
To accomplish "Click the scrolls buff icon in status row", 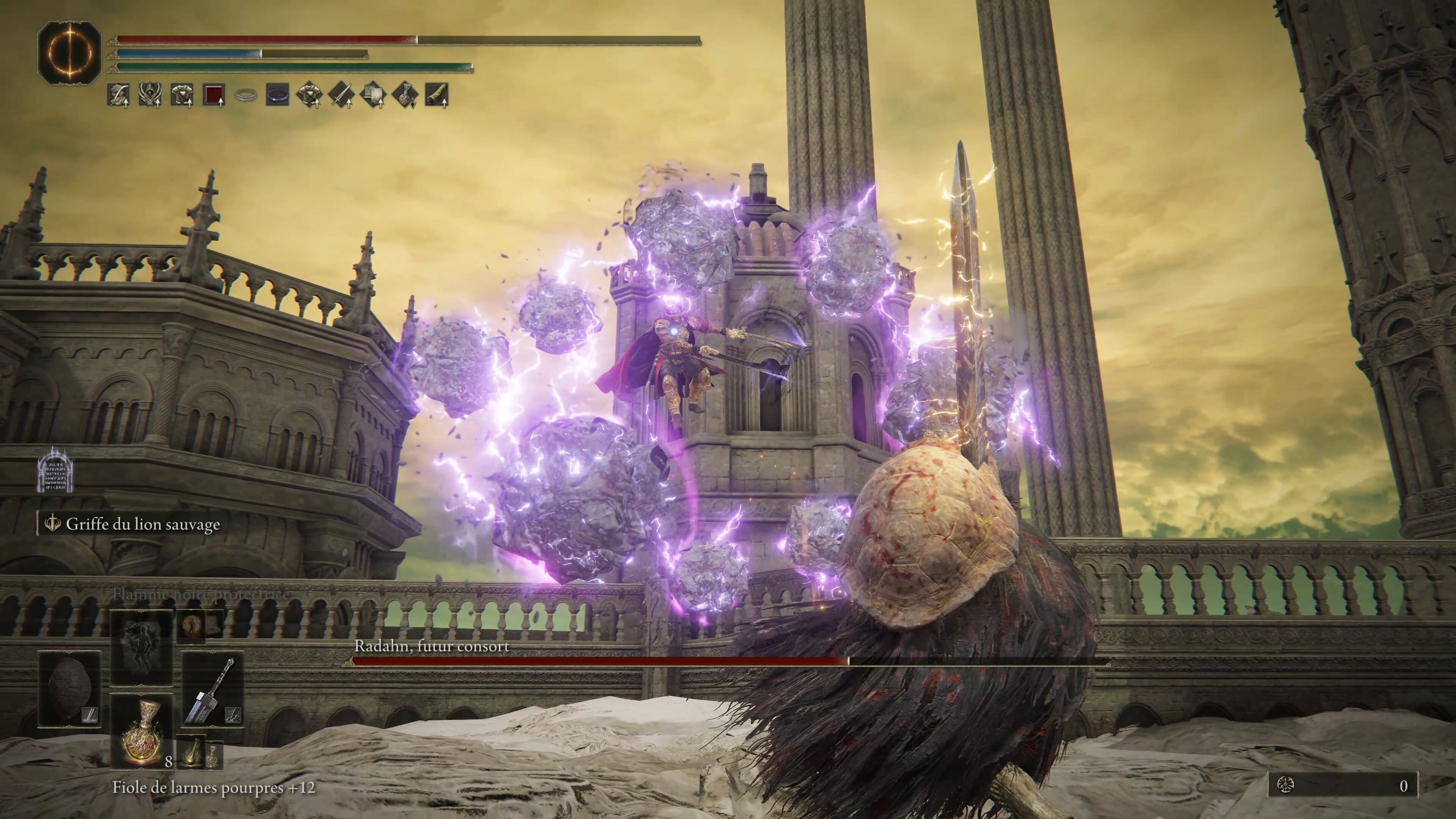I will pyautogui.click(x=373, y=95).
